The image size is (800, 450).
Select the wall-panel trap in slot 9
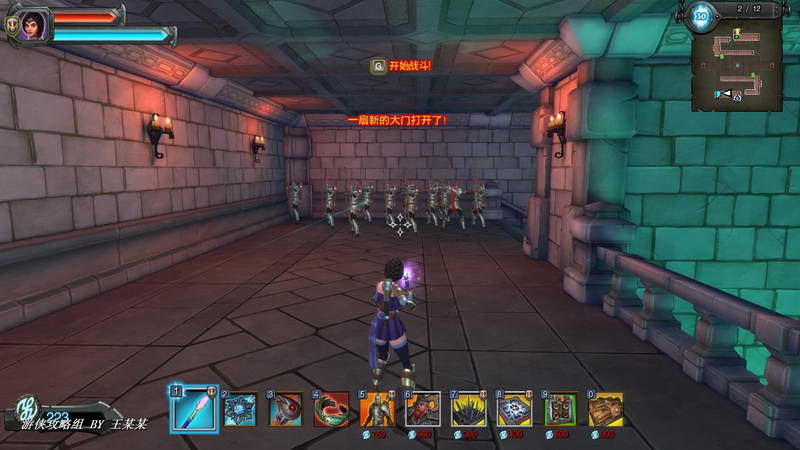coord(560,409)
